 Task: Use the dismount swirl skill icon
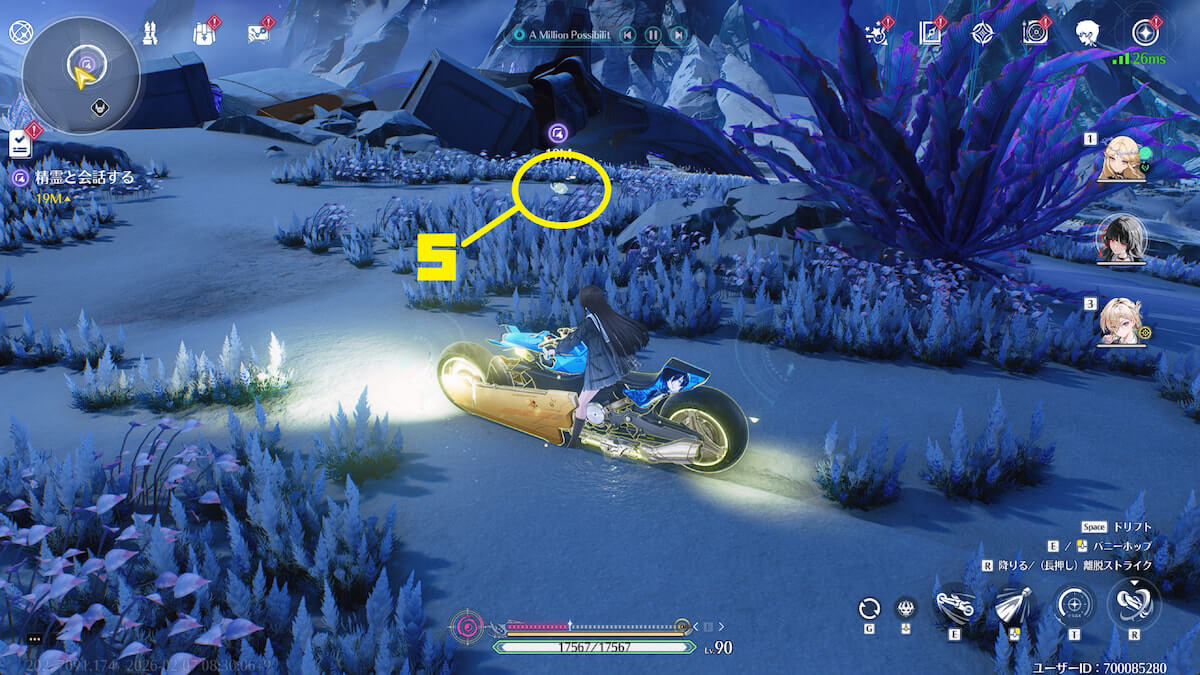1133,603
